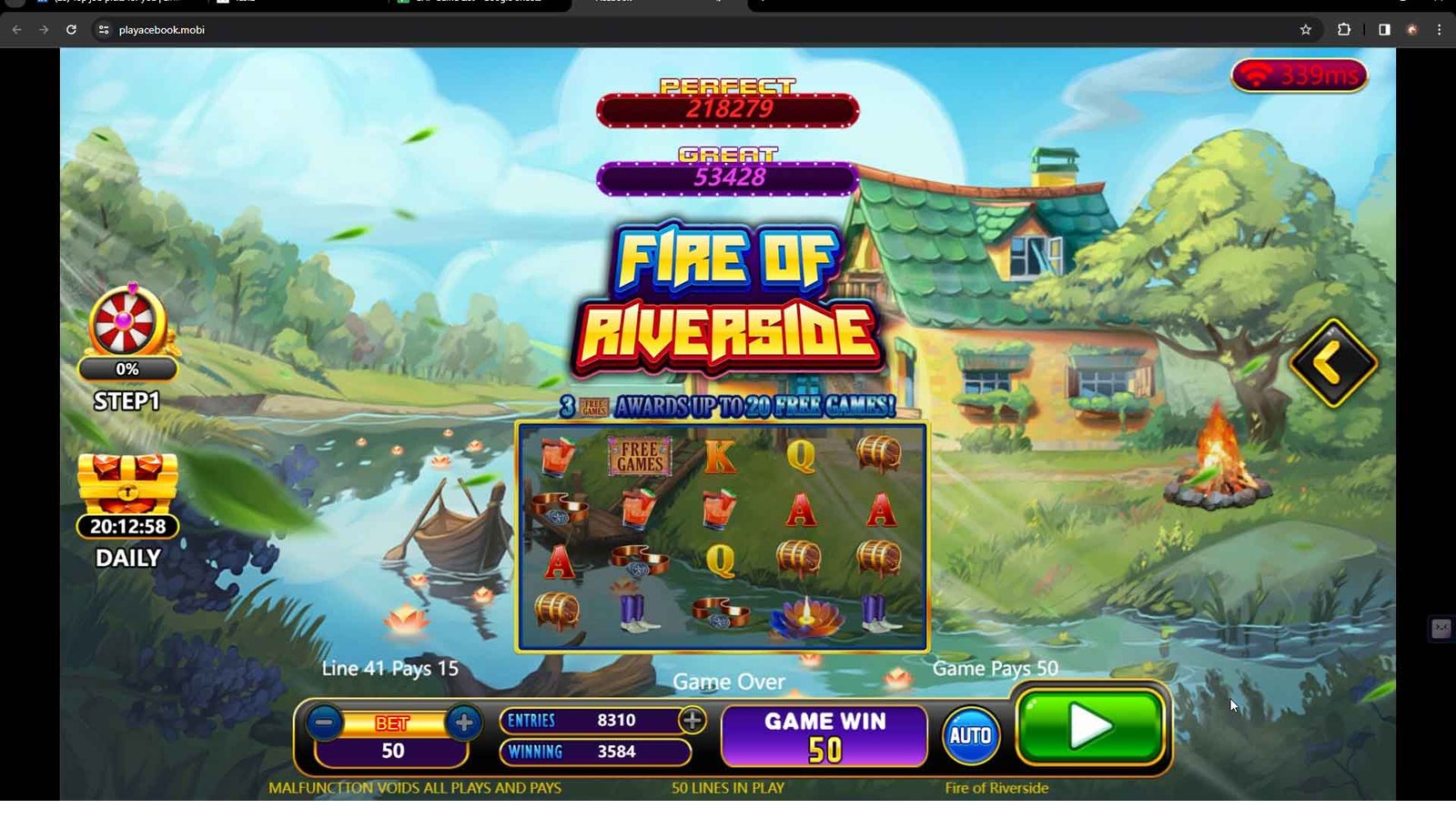Open the DAILY treasure chest reward
1456x819 pixels.
(127, 483)
